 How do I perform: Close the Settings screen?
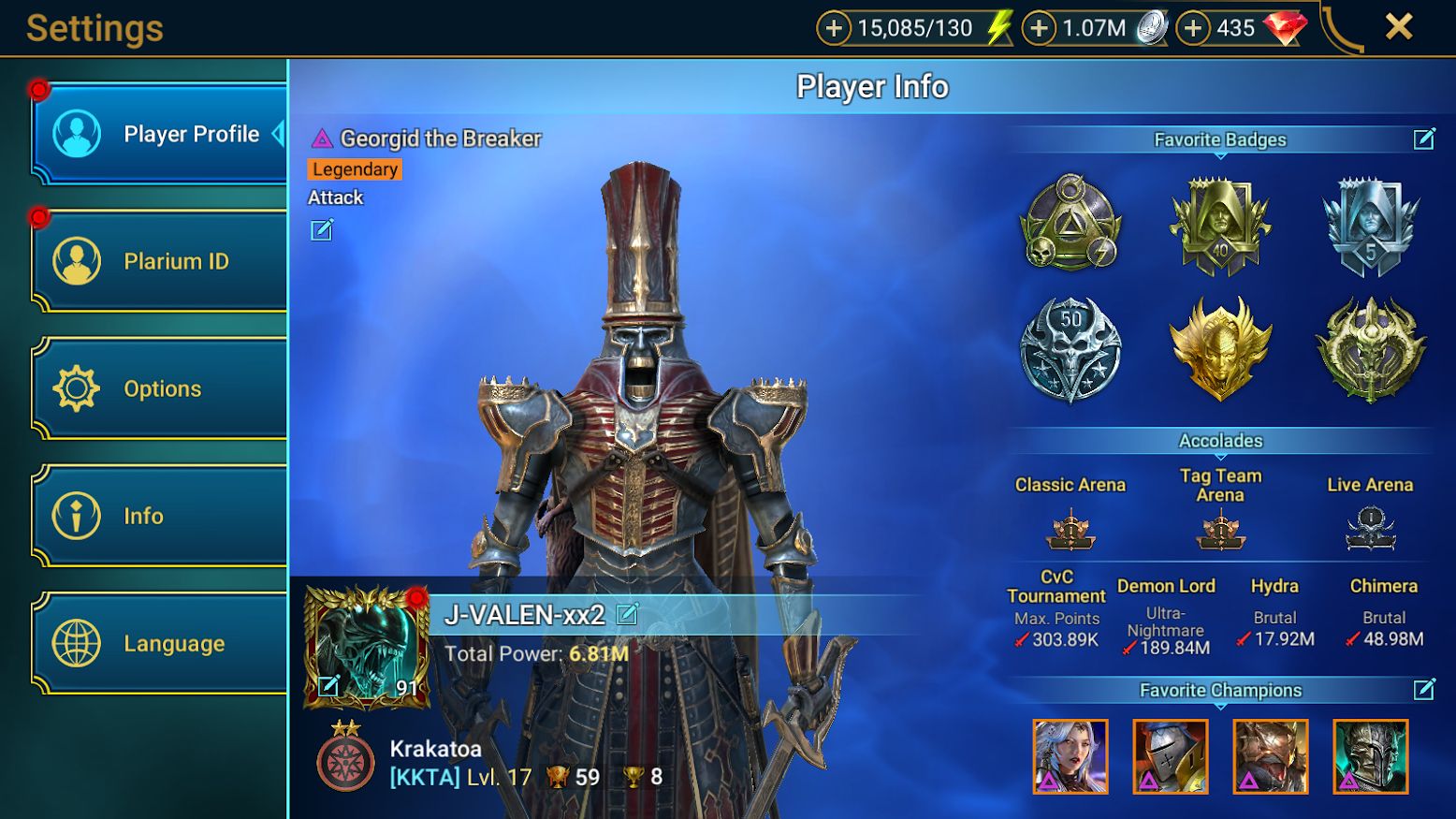click(1399, 27)
